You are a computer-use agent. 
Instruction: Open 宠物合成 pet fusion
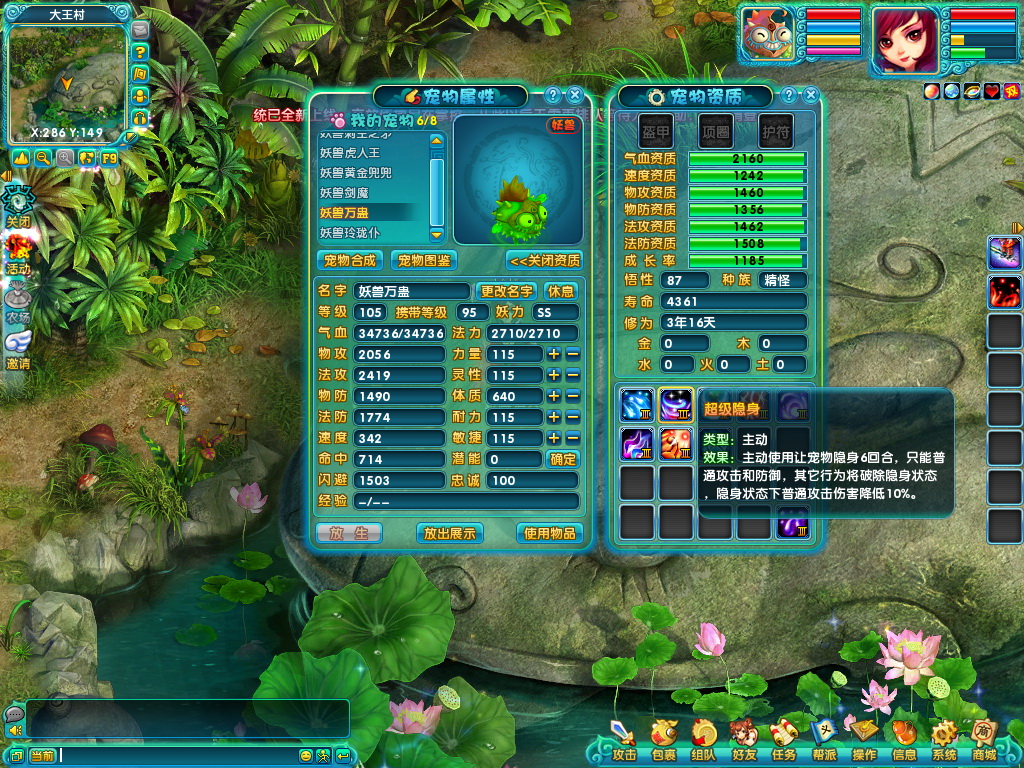[x=350, y=260]
